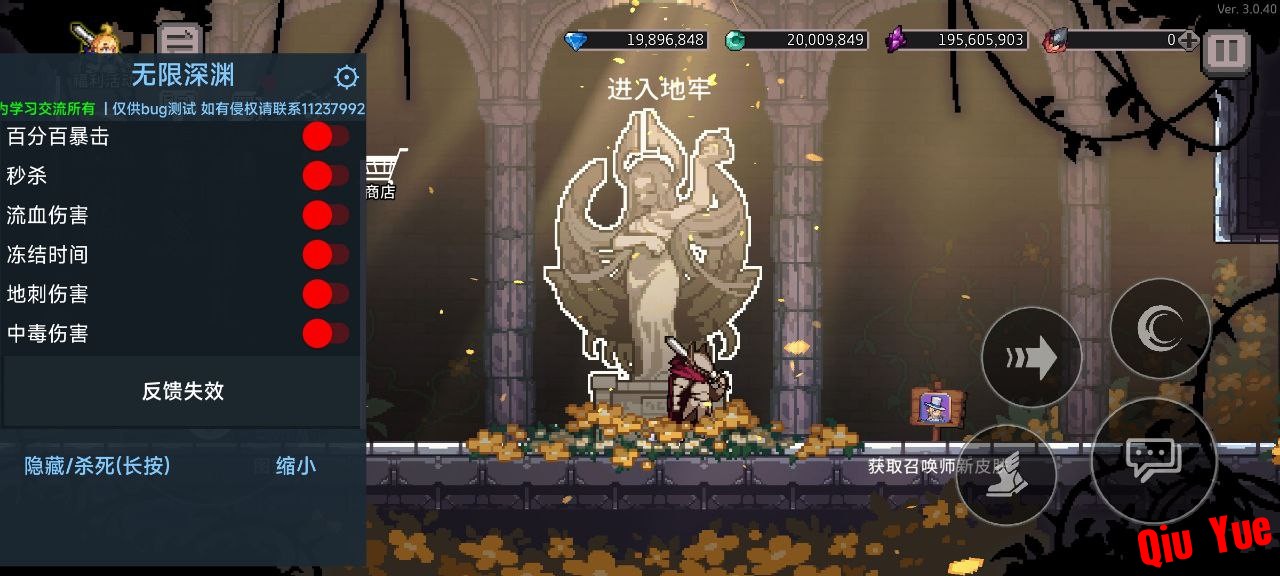
Task: Toggle the 流血伤害 switch
Action: (x=325, y=215)
